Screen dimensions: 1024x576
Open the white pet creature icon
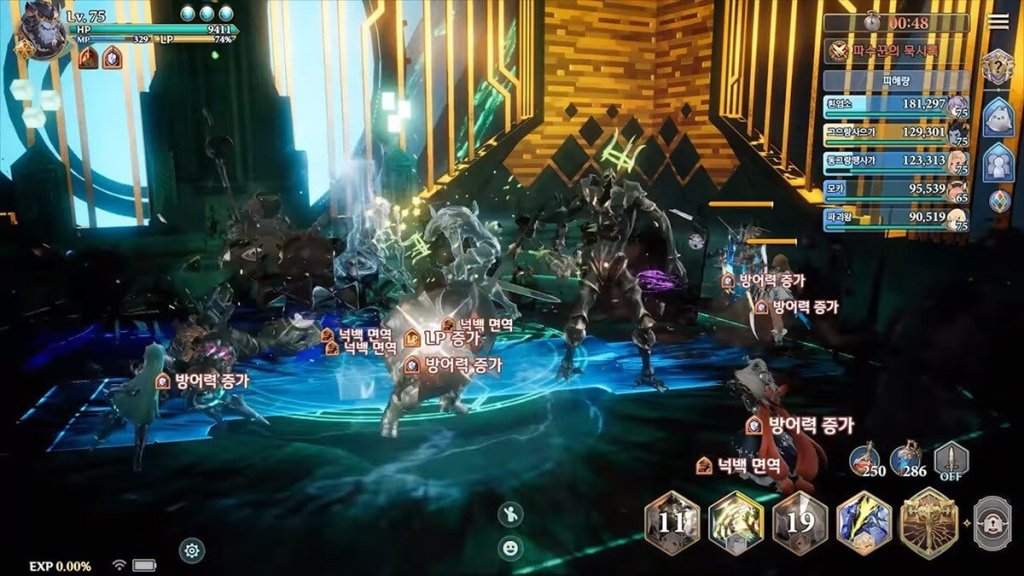click(x=998, y=117)
